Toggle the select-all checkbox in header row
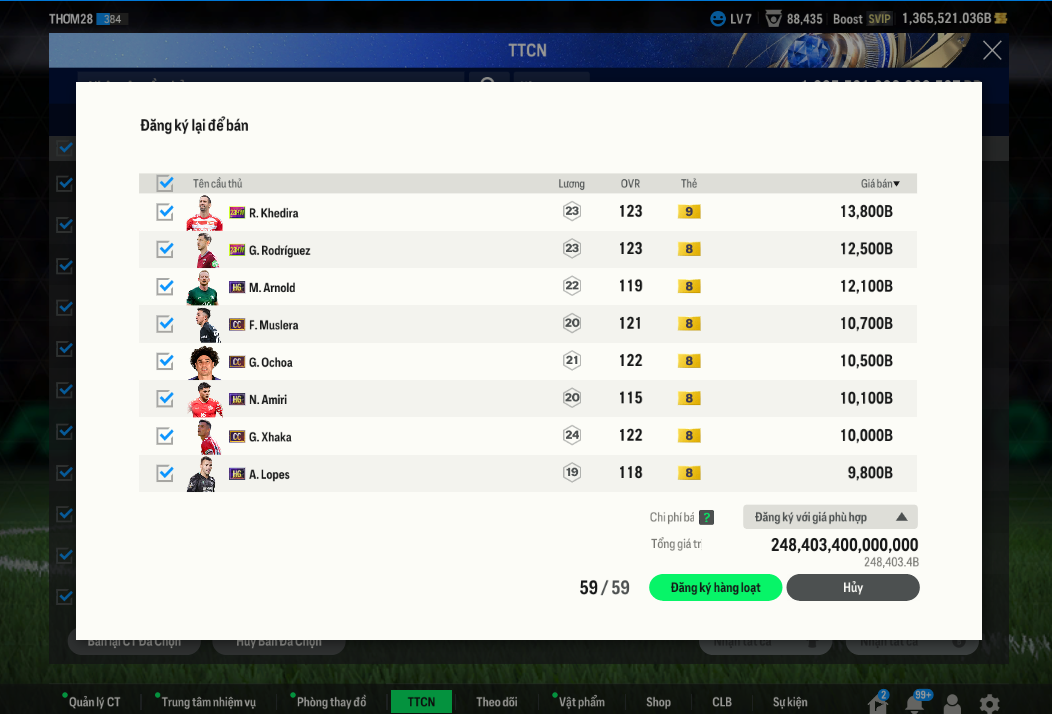 (x=165, y=183)
